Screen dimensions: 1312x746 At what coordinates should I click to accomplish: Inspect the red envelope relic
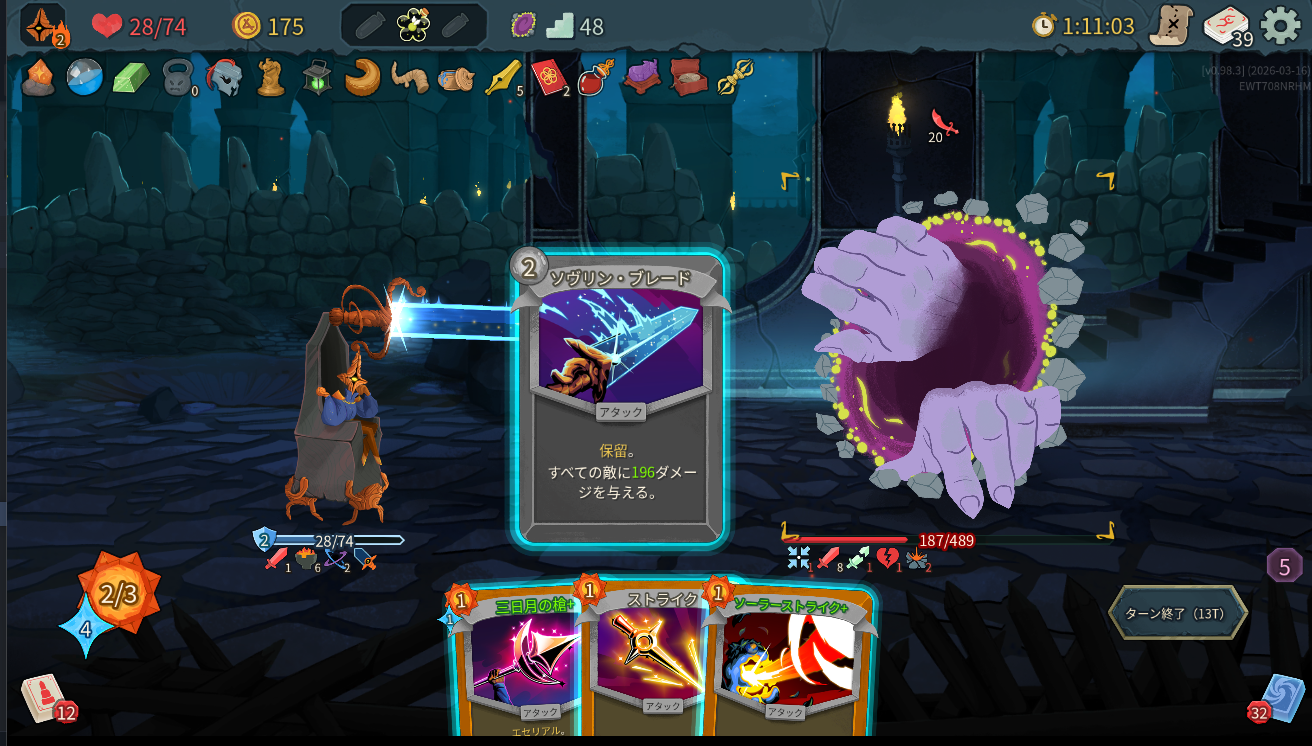click(548, 77)
